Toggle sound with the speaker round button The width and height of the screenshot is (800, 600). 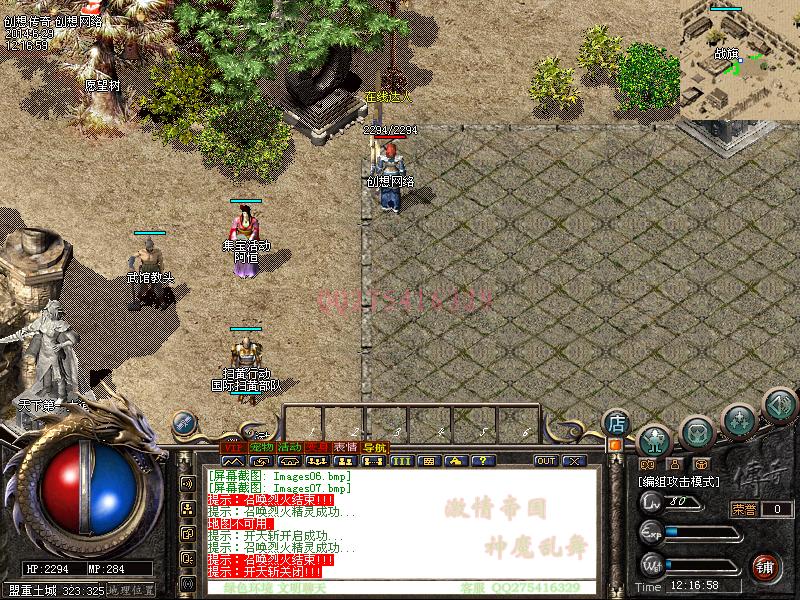pyautogui.click(x=779, y=405)
